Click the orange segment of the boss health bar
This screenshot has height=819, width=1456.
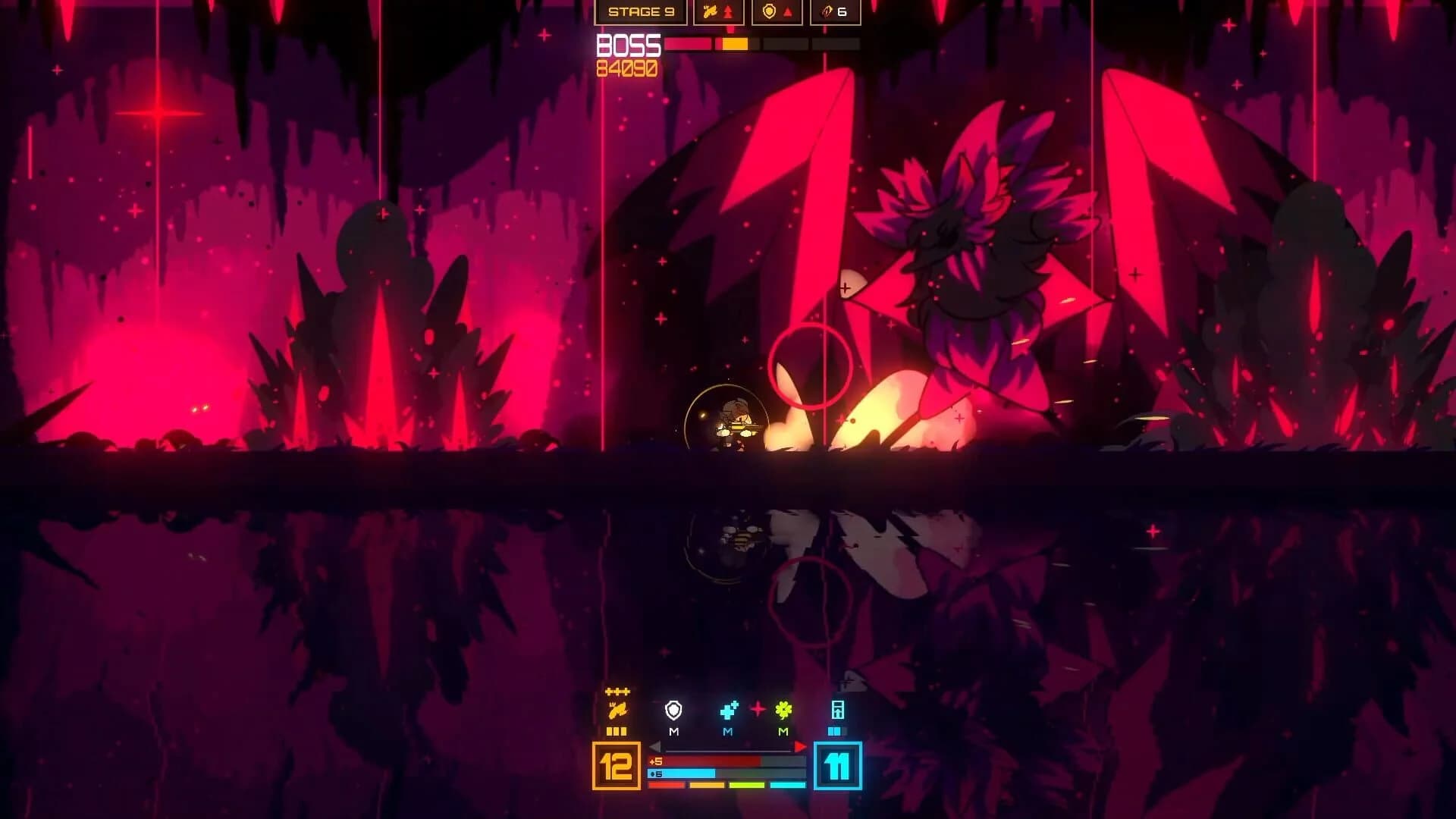(734, 44)
